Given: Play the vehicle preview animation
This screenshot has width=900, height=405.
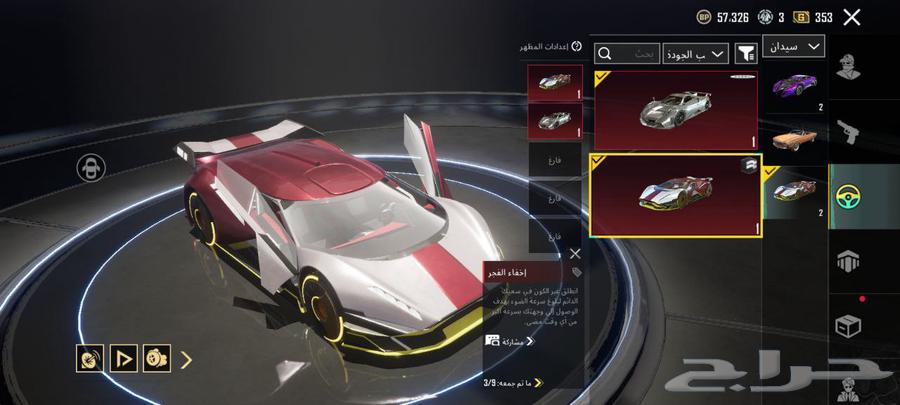Looking at the screenshot, I should click(124, 357).
